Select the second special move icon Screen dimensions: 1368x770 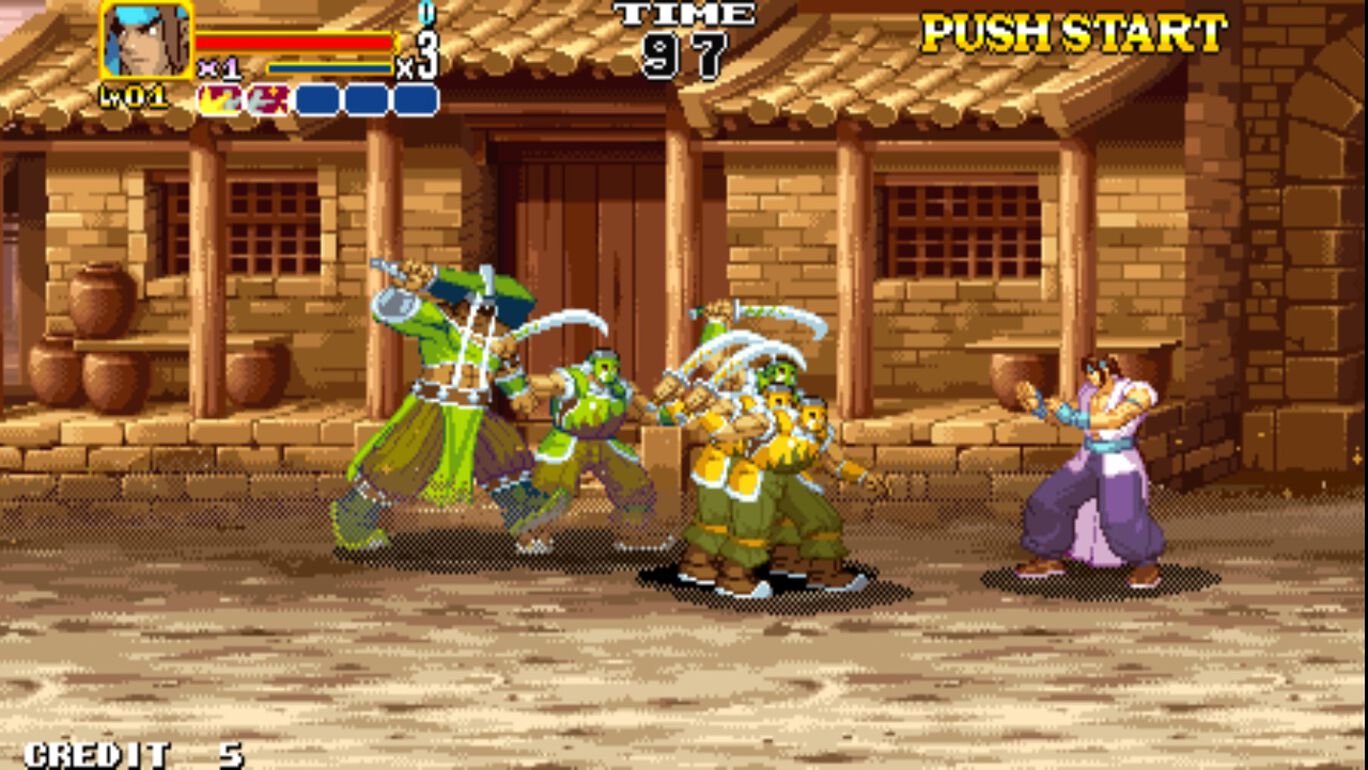(265, 98)
